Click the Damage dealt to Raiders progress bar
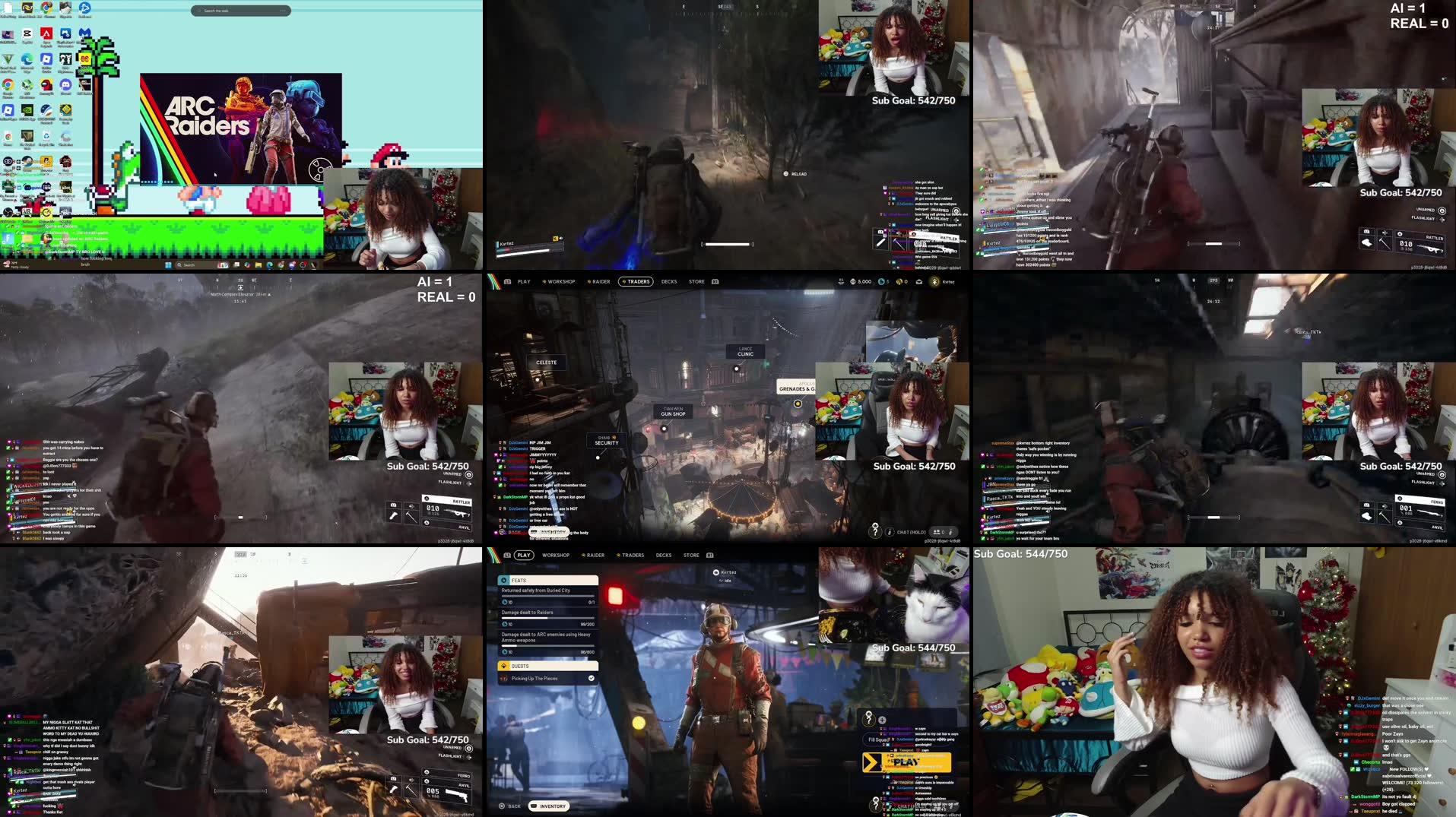Image resolution: width=1456 pixels, height=817 pixels. point(547,618)
